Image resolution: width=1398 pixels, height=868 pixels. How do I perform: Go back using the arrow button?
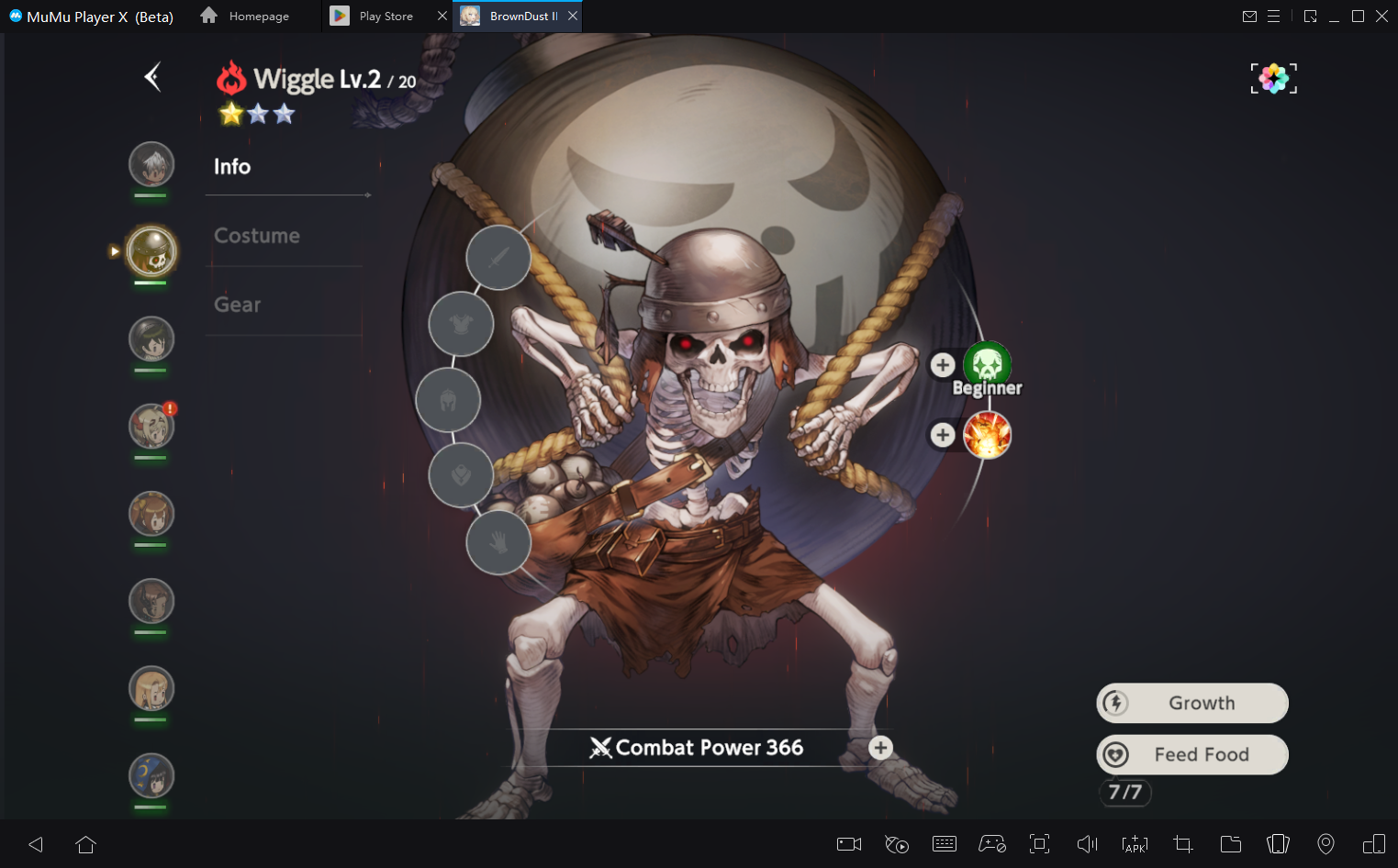(152, 77)
